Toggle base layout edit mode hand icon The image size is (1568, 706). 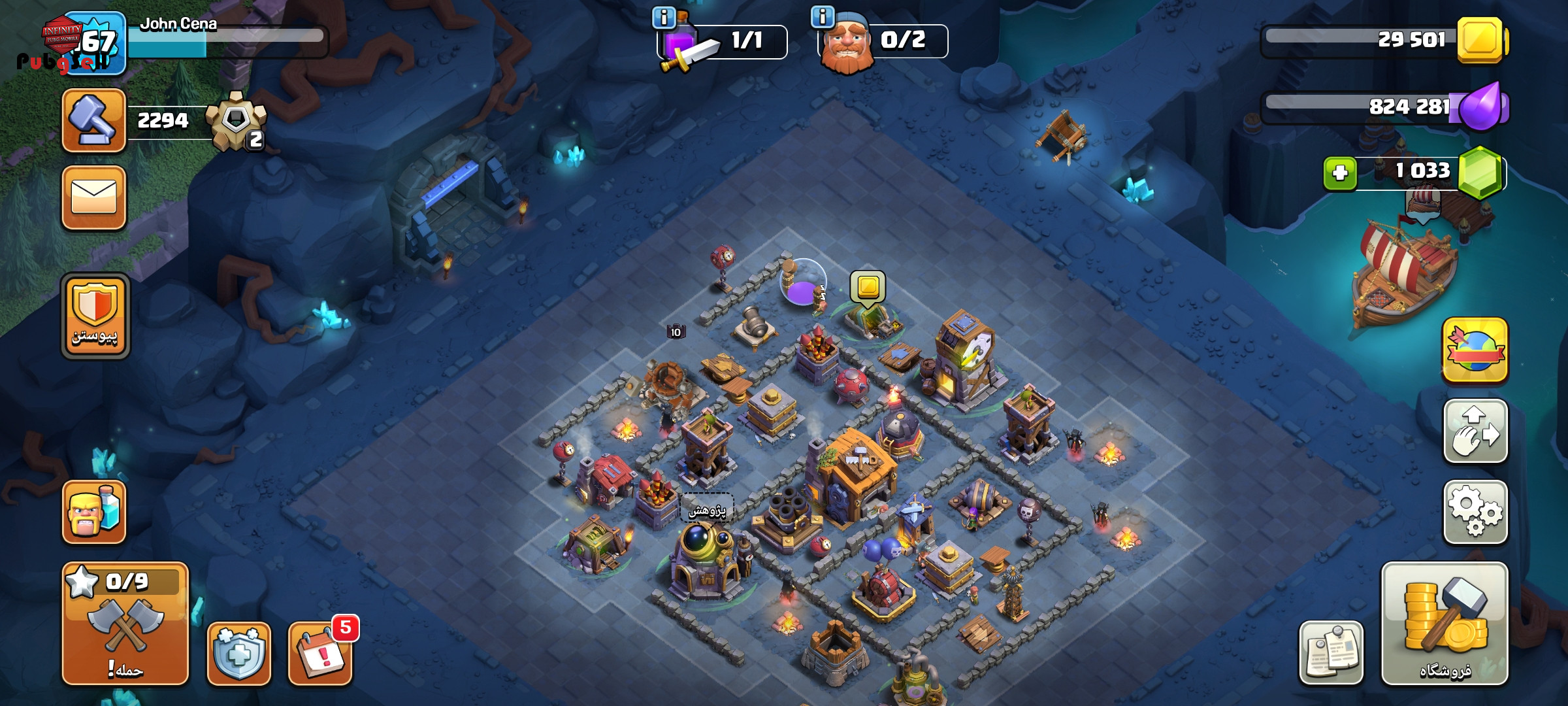1475,431
